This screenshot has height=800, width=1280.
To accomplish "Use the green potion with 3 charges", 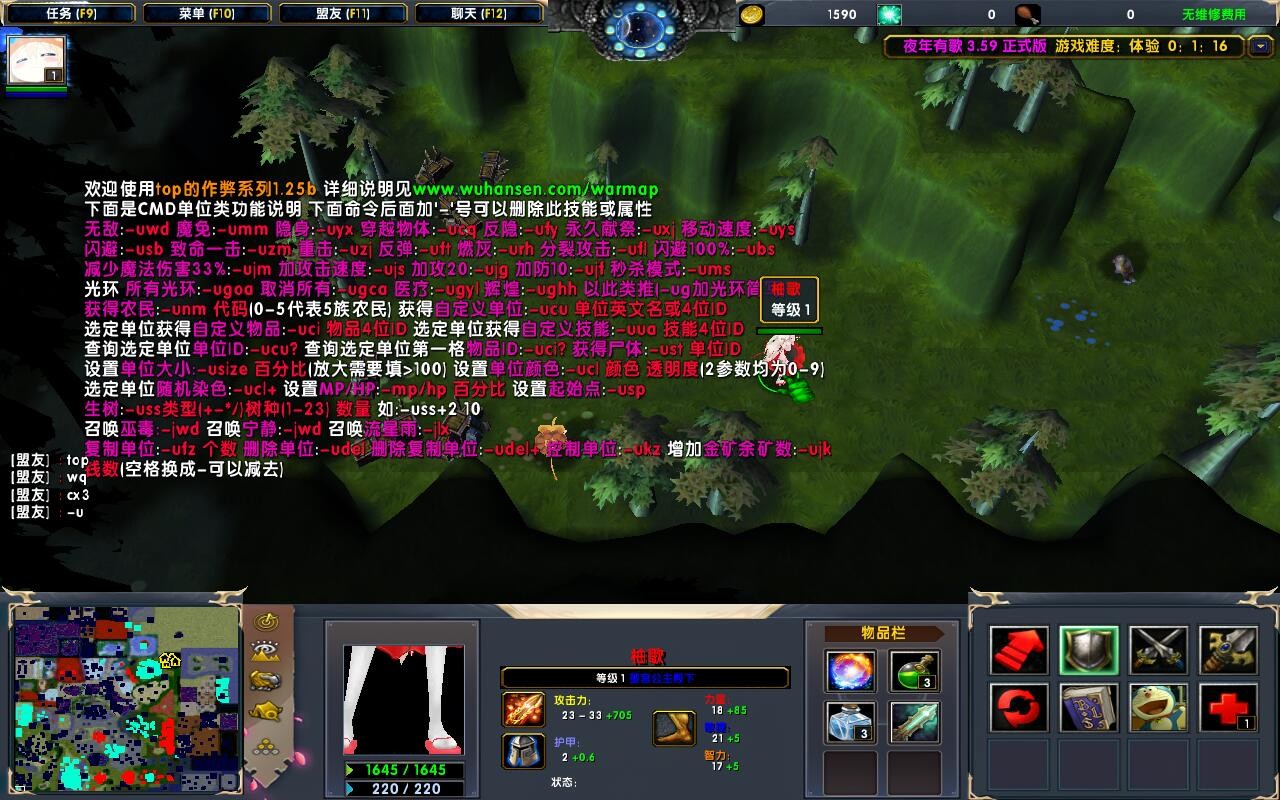I will 914,671.
